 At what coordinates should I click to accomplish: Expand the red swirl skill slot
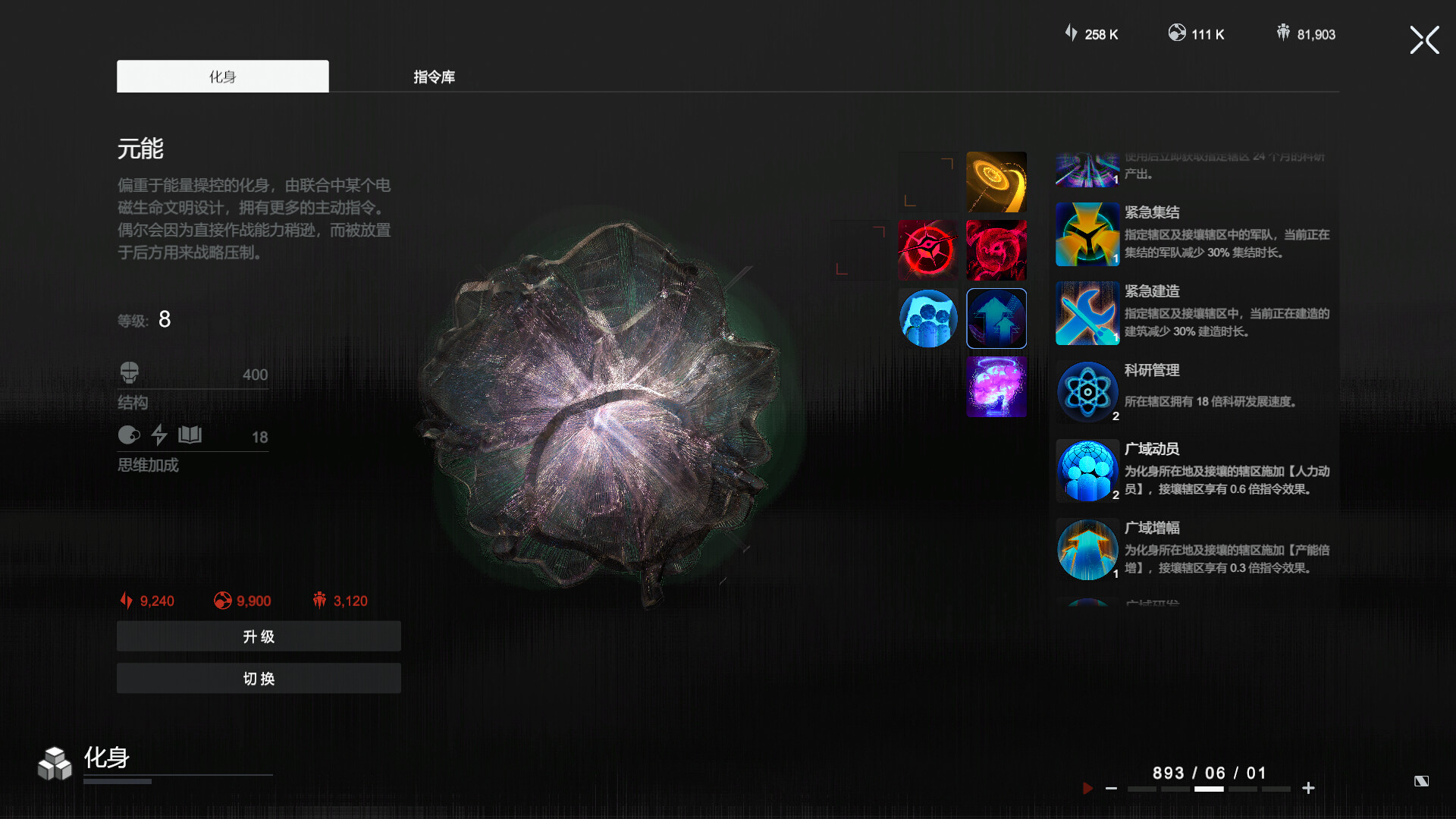click(996, 249)
